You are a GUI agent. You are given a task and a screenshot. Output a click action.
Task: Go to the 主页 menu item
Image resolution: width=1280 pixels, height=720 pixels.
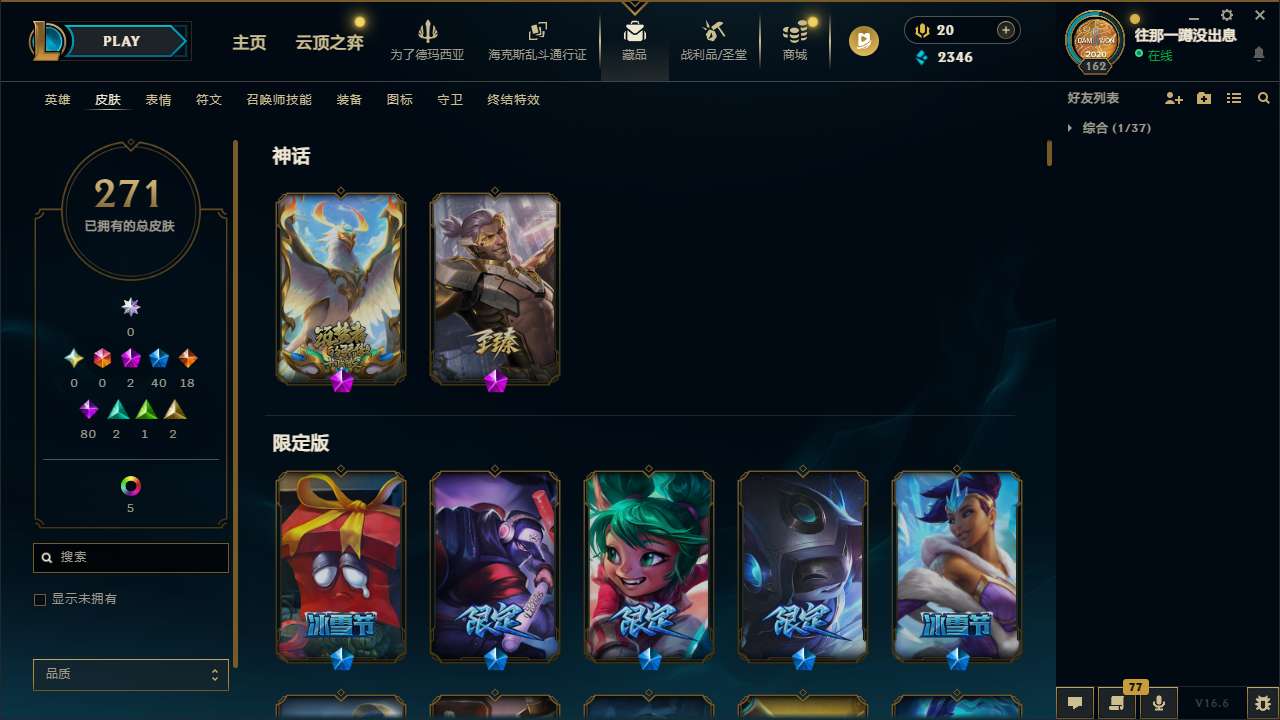pos(248,43)
